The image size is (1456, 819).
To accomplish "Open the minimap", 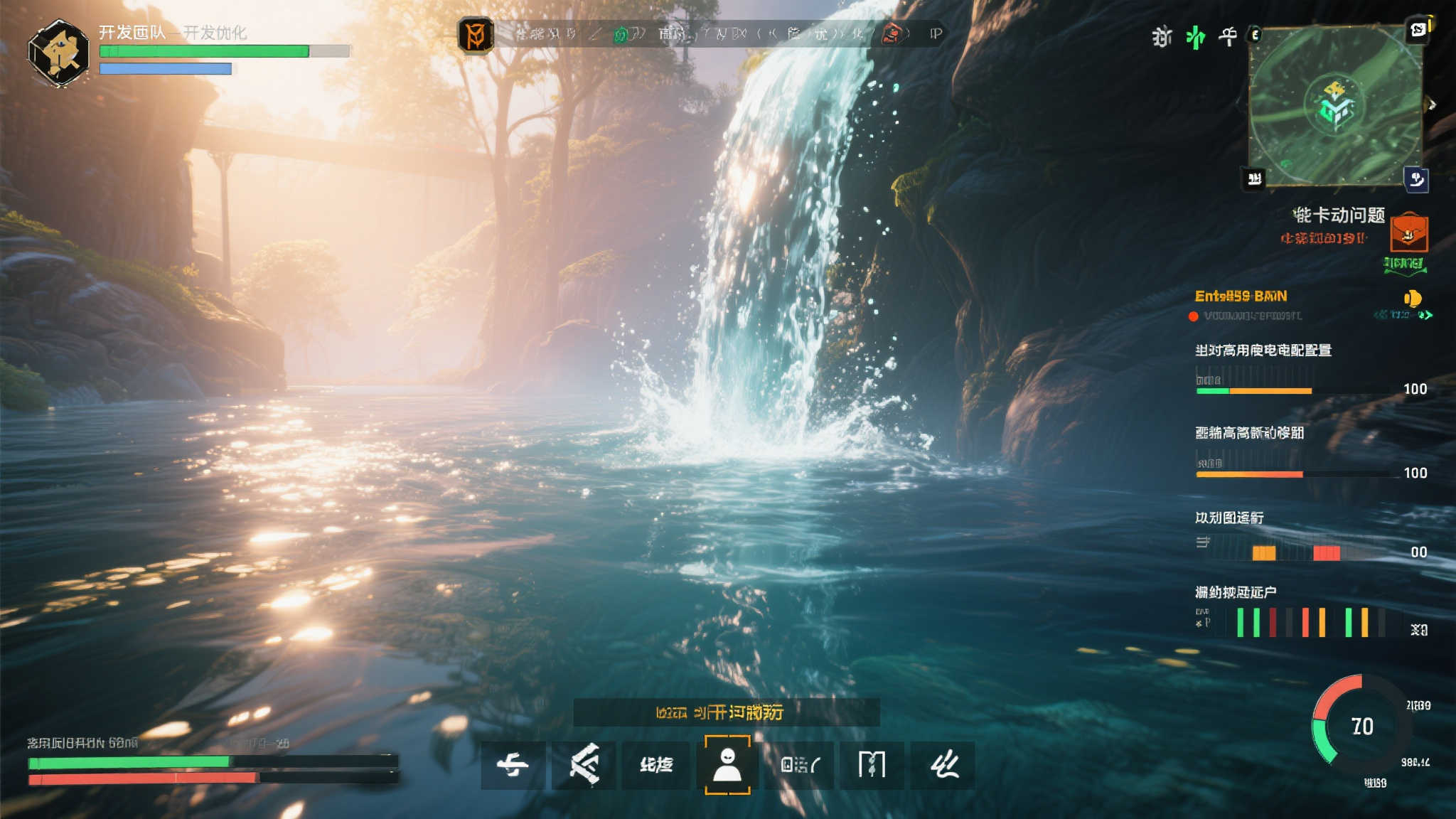I will 1335,107.
